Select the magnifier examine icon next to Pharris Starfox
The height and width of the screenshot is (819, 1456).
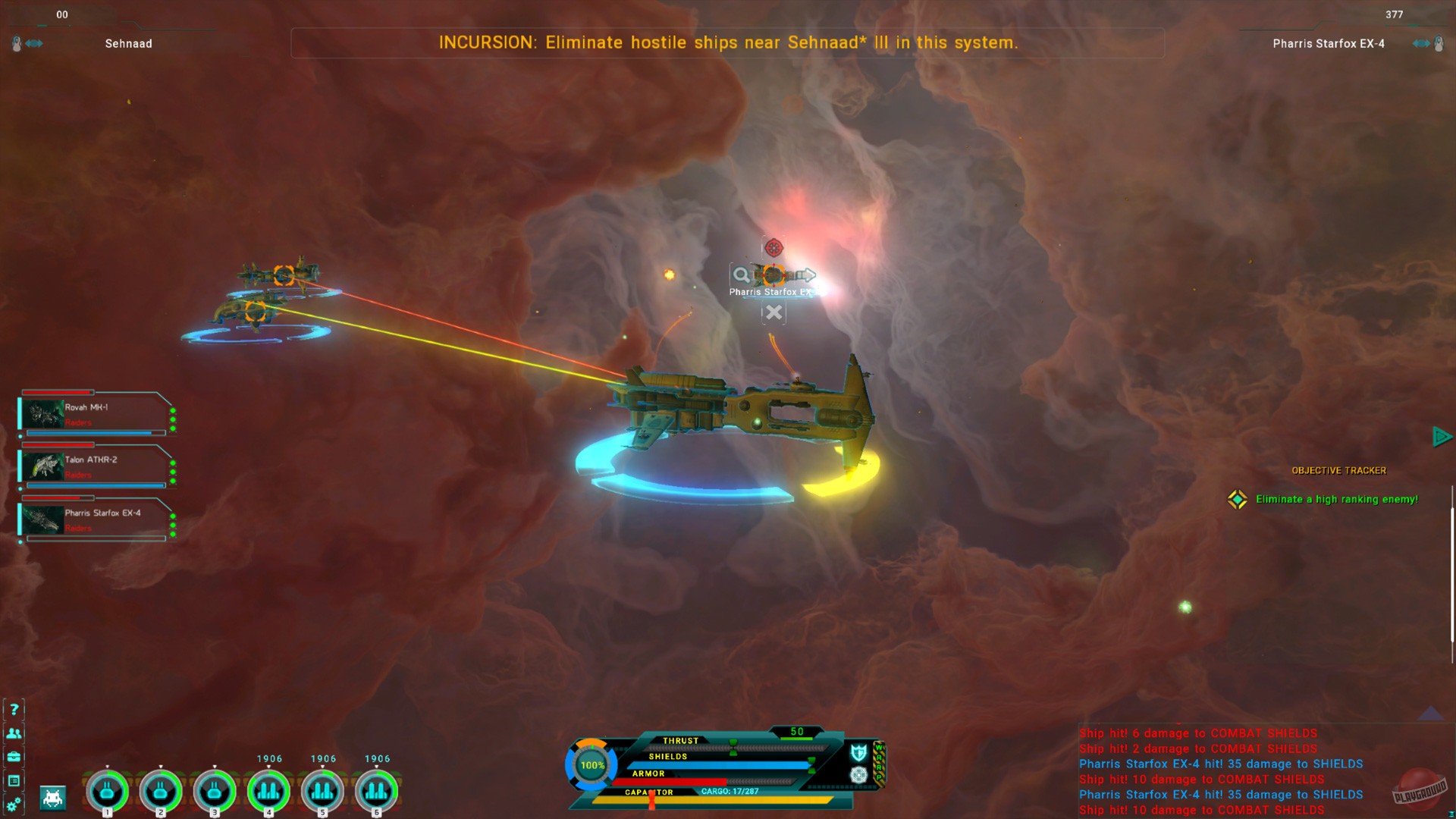741,275
